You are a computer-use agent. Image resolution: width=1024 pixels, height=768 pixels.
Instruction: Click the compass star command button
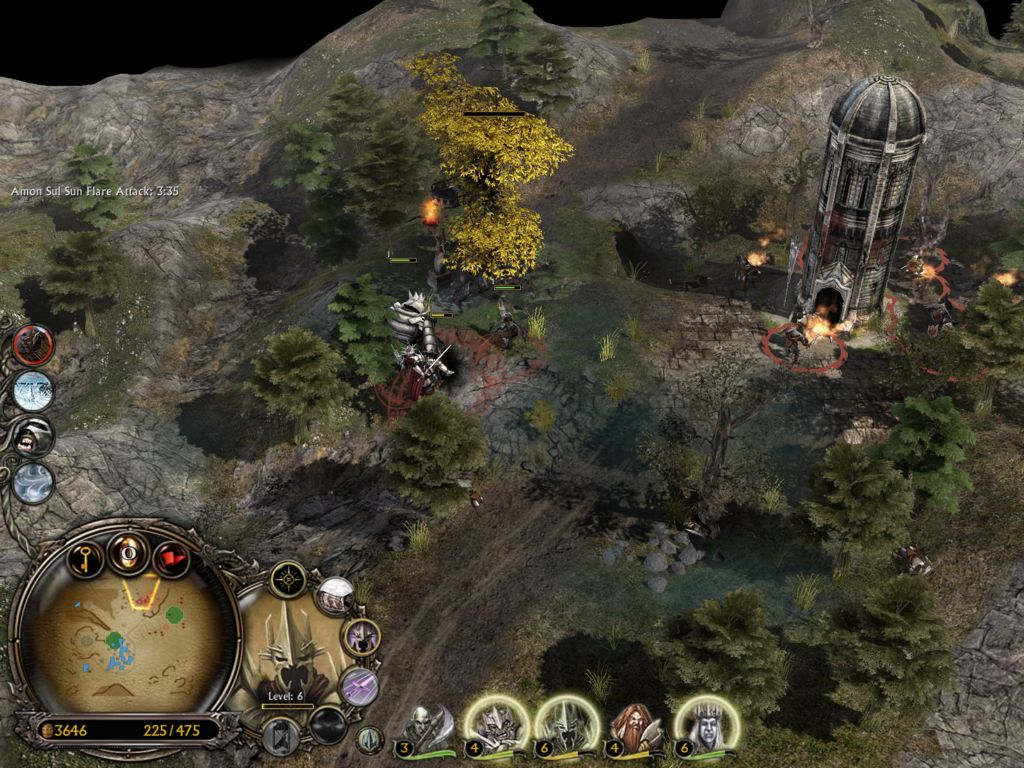pyautogui.click(x=290, y=577)
